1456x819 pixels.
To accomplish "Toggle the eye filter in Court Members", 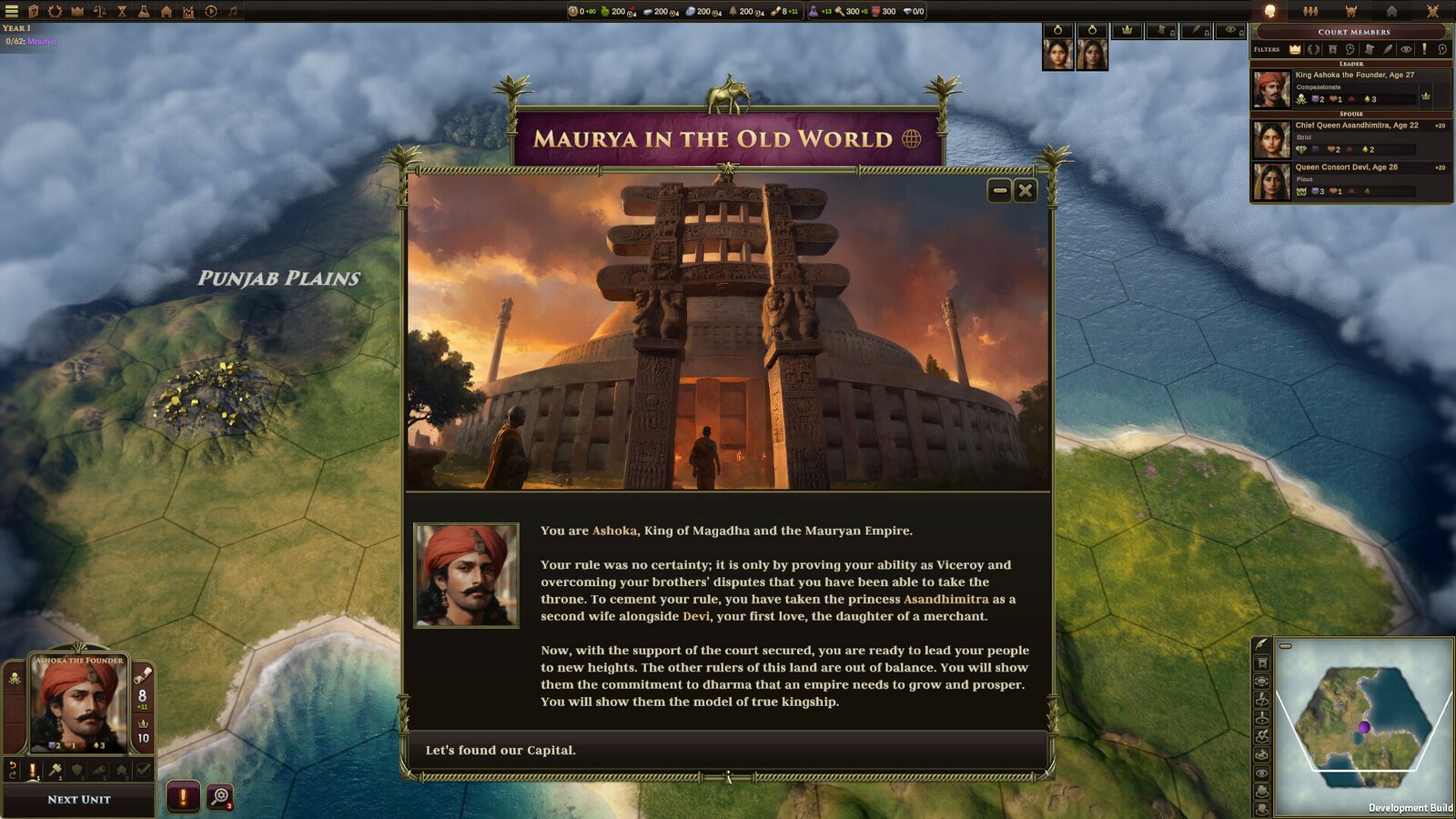I will click(1406, 49).
